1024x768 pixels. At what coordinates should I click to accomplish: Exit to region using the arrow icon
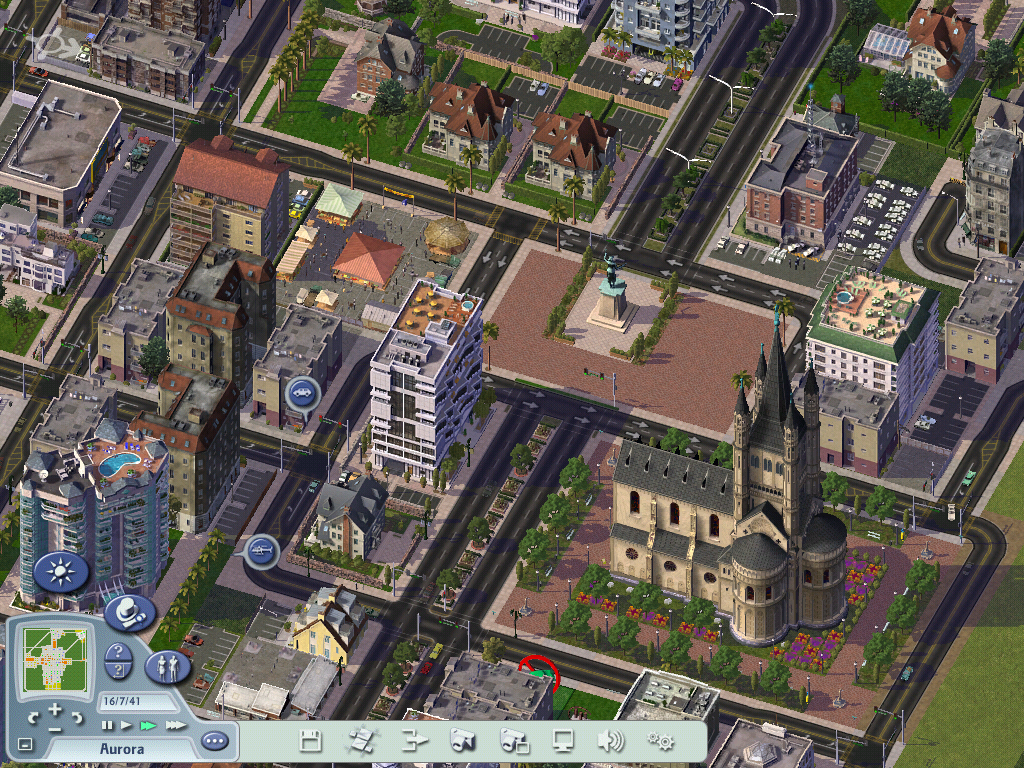tap(412, 741)
